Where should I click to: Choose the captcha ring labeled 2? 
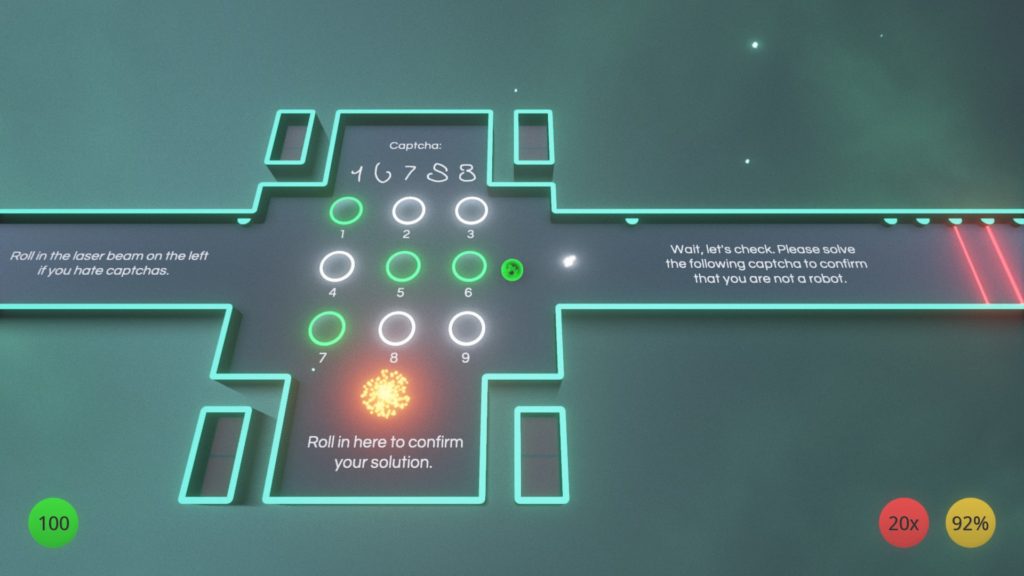[408, 210]
